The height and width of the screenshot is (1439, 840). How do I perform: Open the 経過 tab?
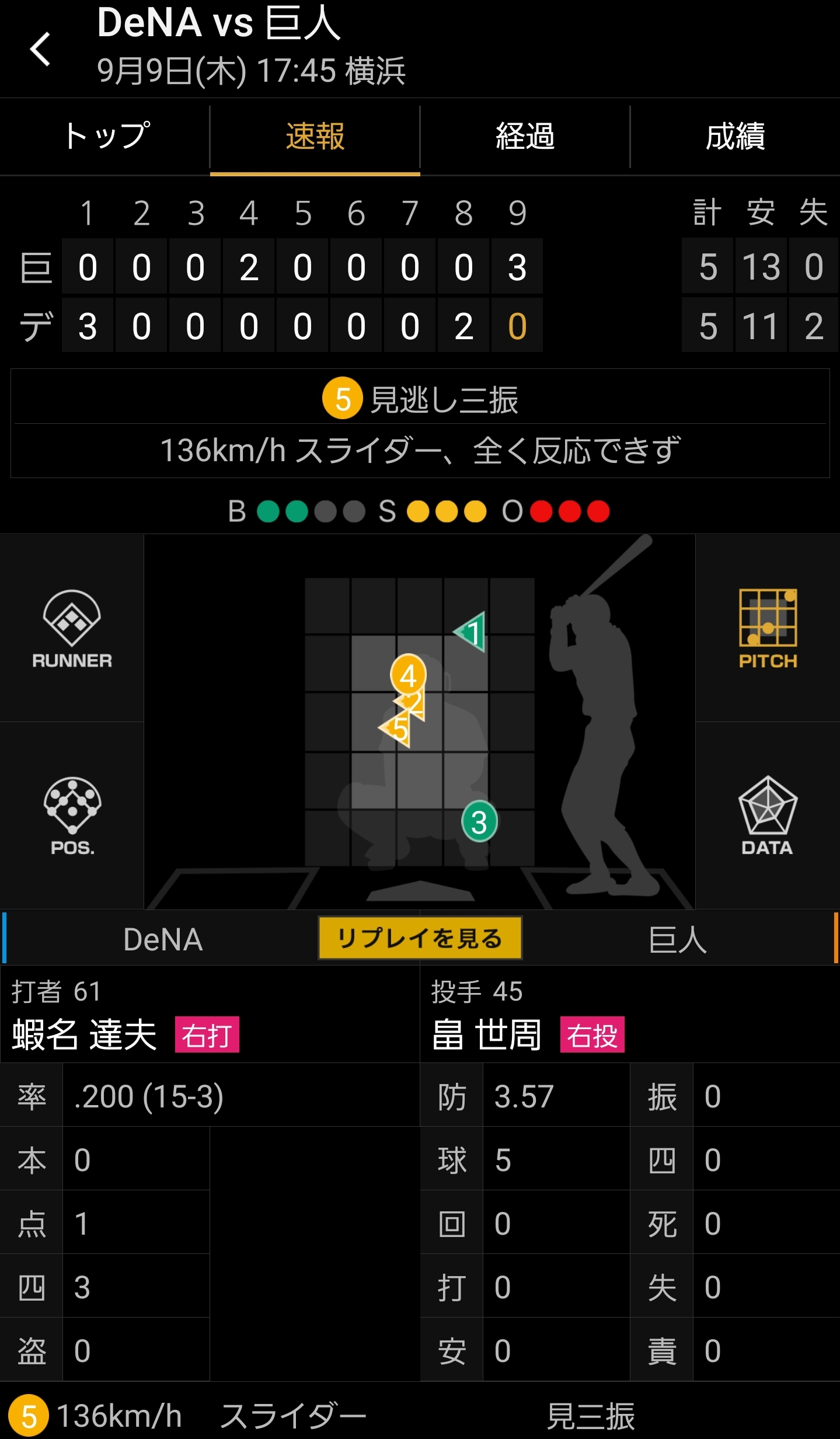click(x=525, y=137)
